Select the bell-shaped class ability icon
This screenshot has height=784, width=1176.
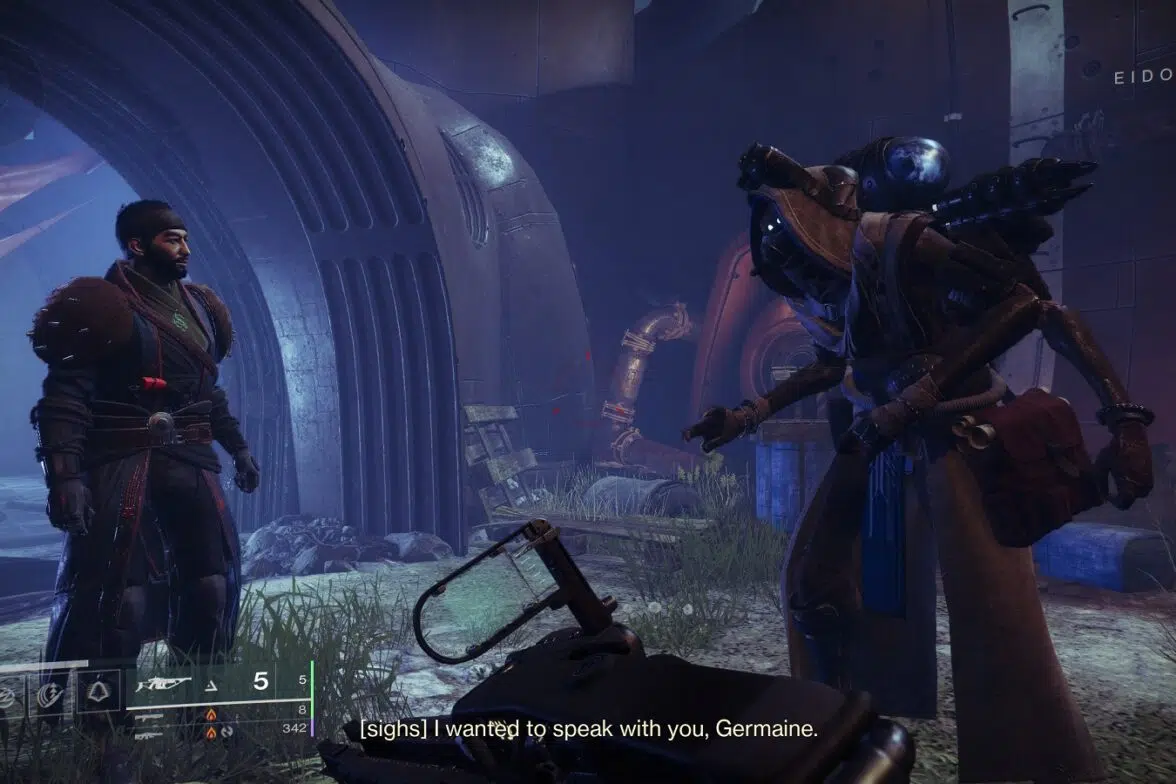coord(100,692)
